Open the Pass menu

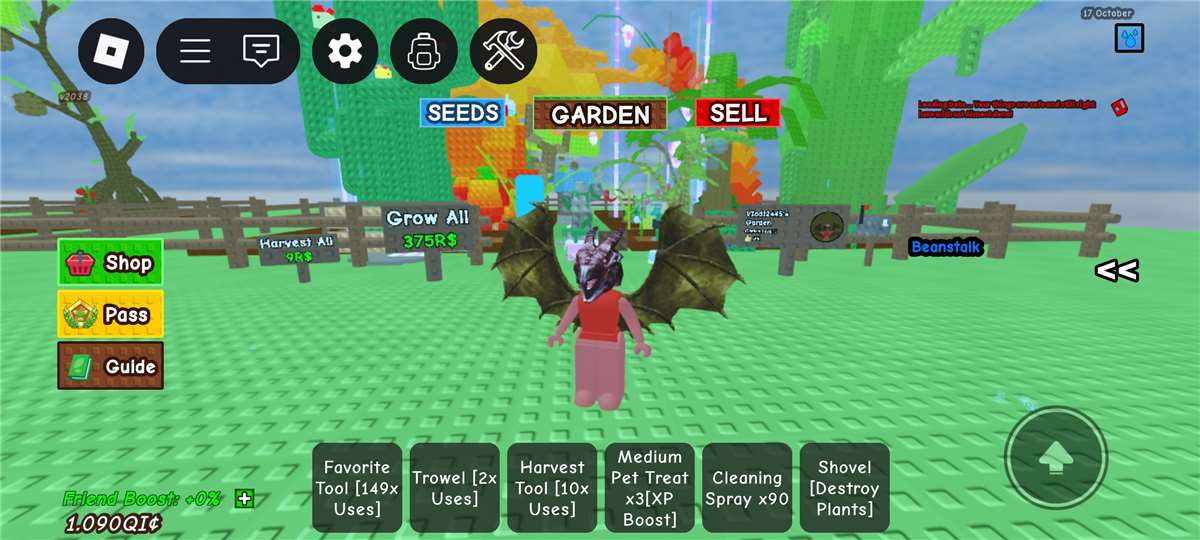110,314
